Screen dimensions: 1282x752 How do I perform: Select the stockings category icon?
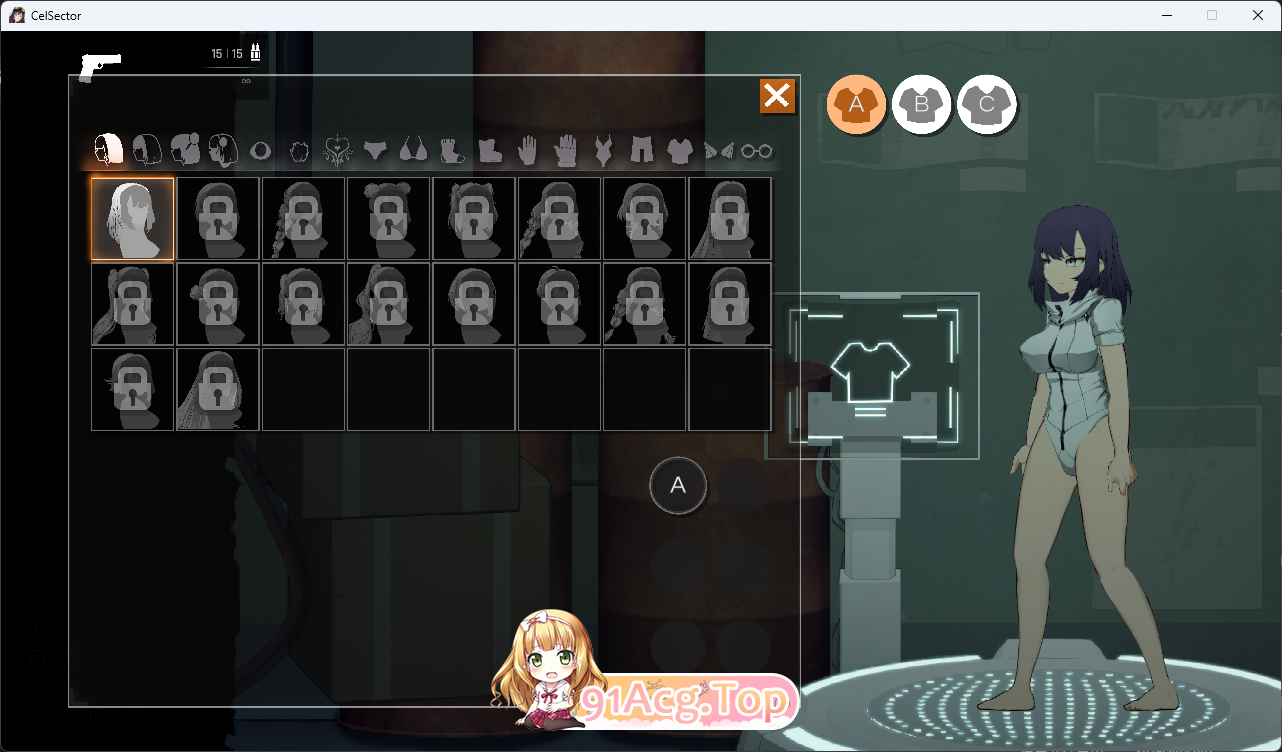tap(451, 150)
